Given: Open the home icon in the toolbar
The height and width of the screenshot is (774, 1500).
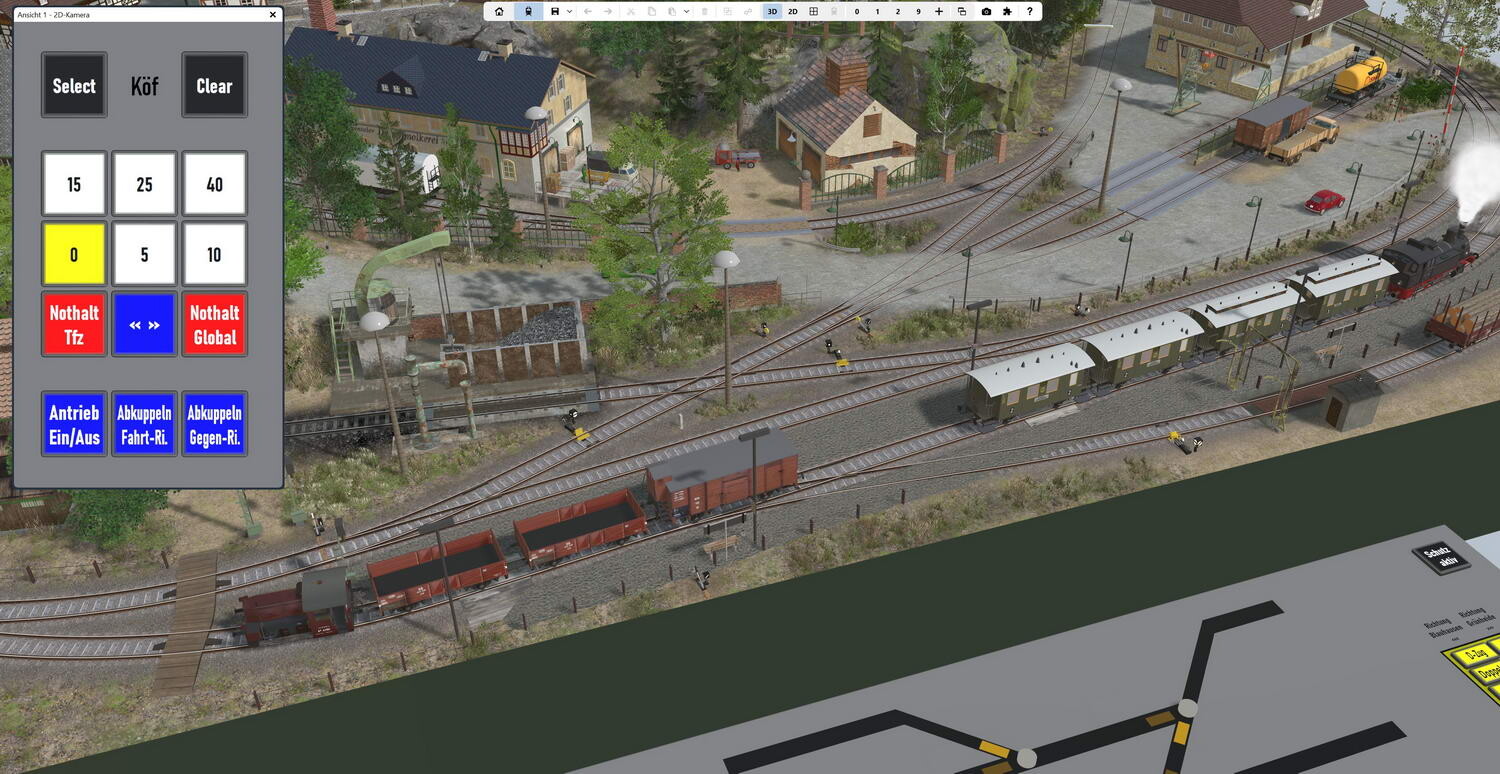Looking at the screenshot, I should (x=499, y=11).
